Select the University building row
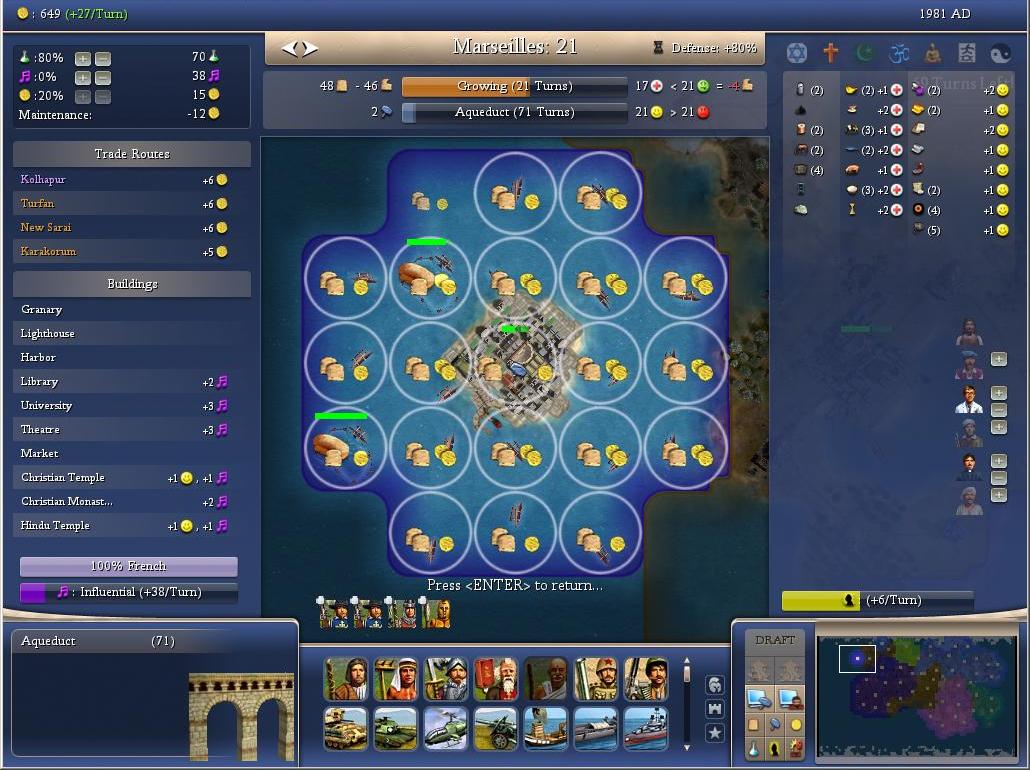 (x=131, y=405)
